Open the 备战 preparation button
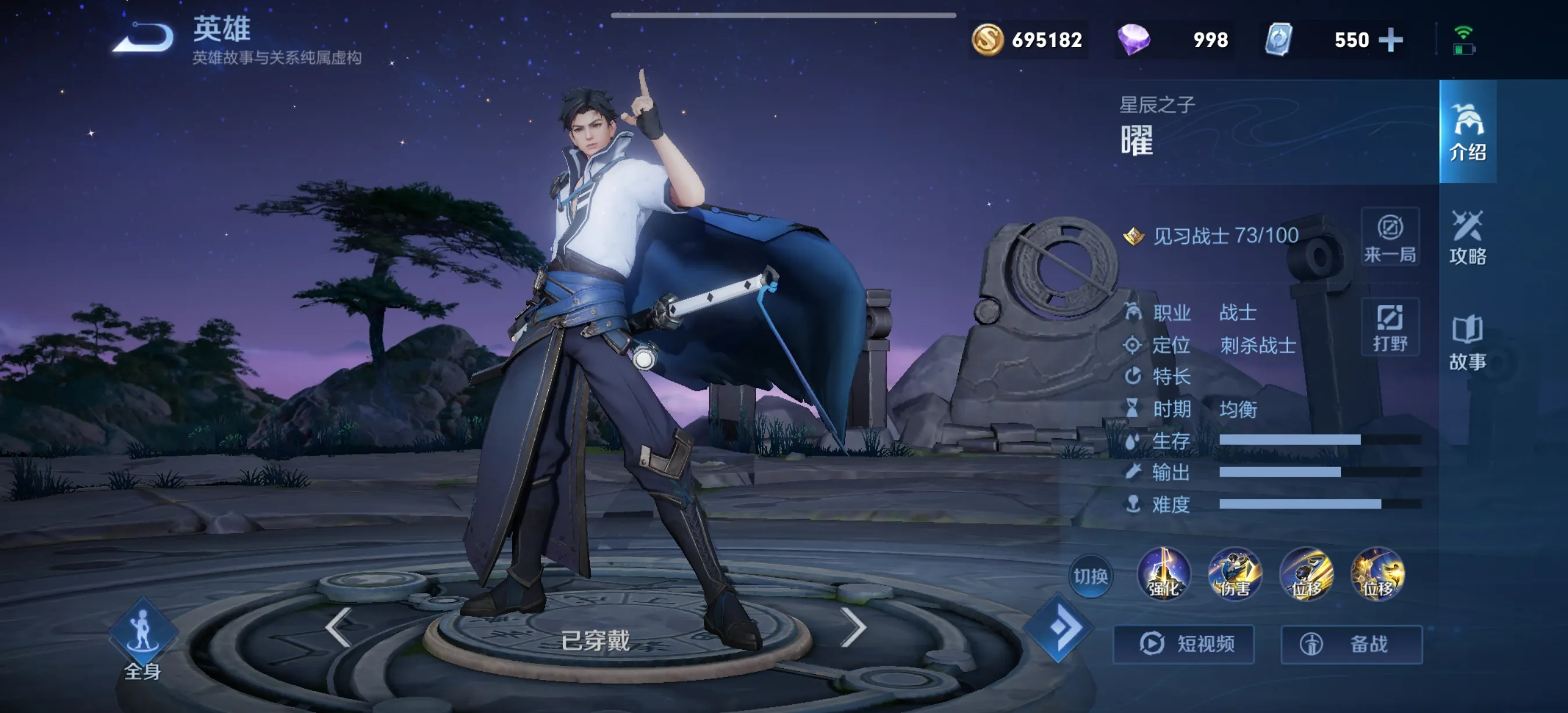The image size is (1568, 713). tap(1351, 644)
